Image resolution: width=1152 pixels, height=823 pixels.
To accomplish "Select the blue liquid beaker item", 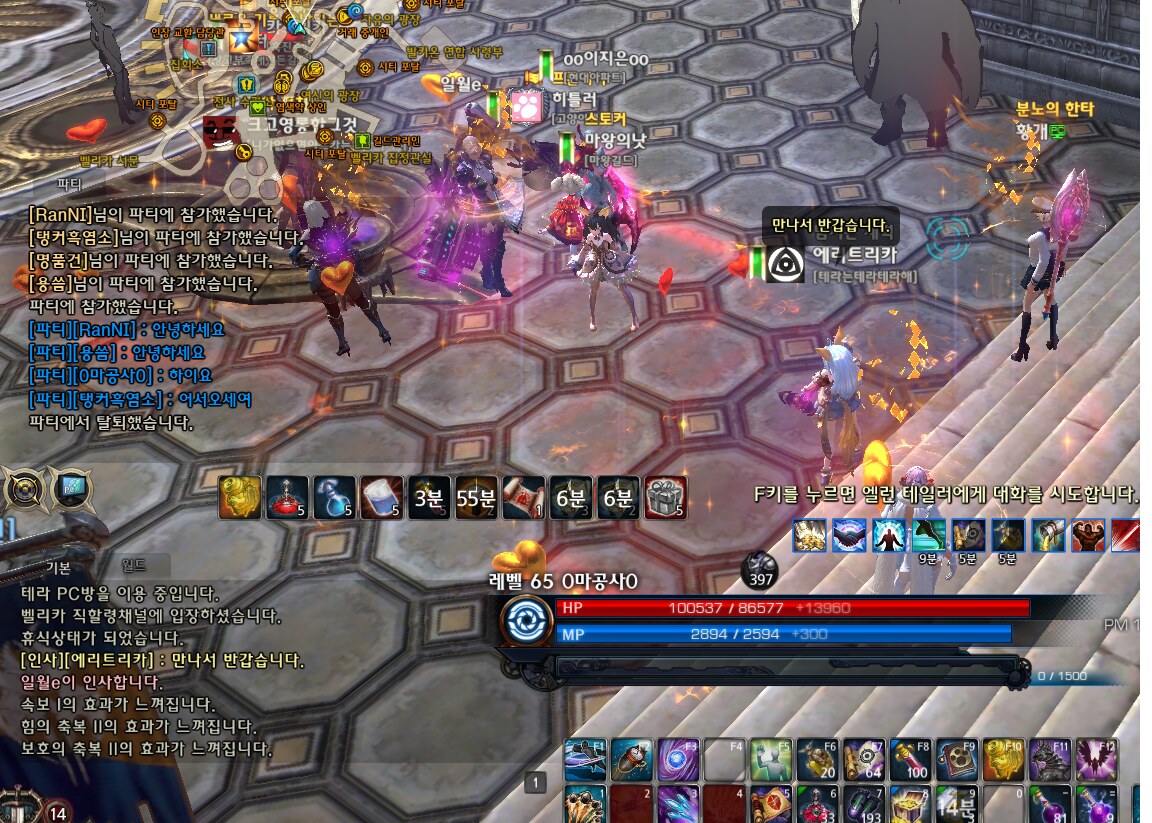I will coord(381,497).
